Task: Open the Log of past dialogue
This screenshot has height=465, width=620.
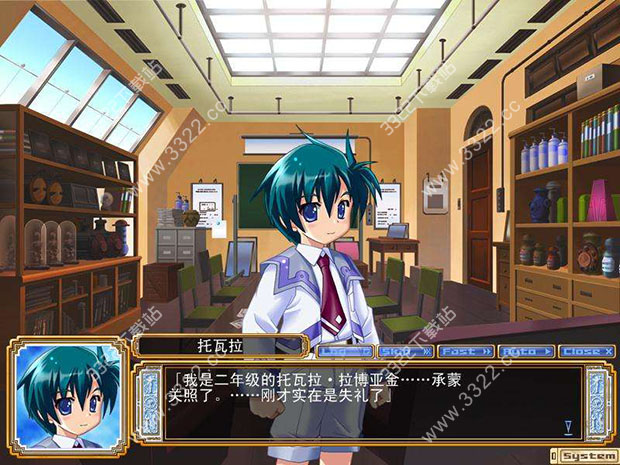Action: point(346,351)
